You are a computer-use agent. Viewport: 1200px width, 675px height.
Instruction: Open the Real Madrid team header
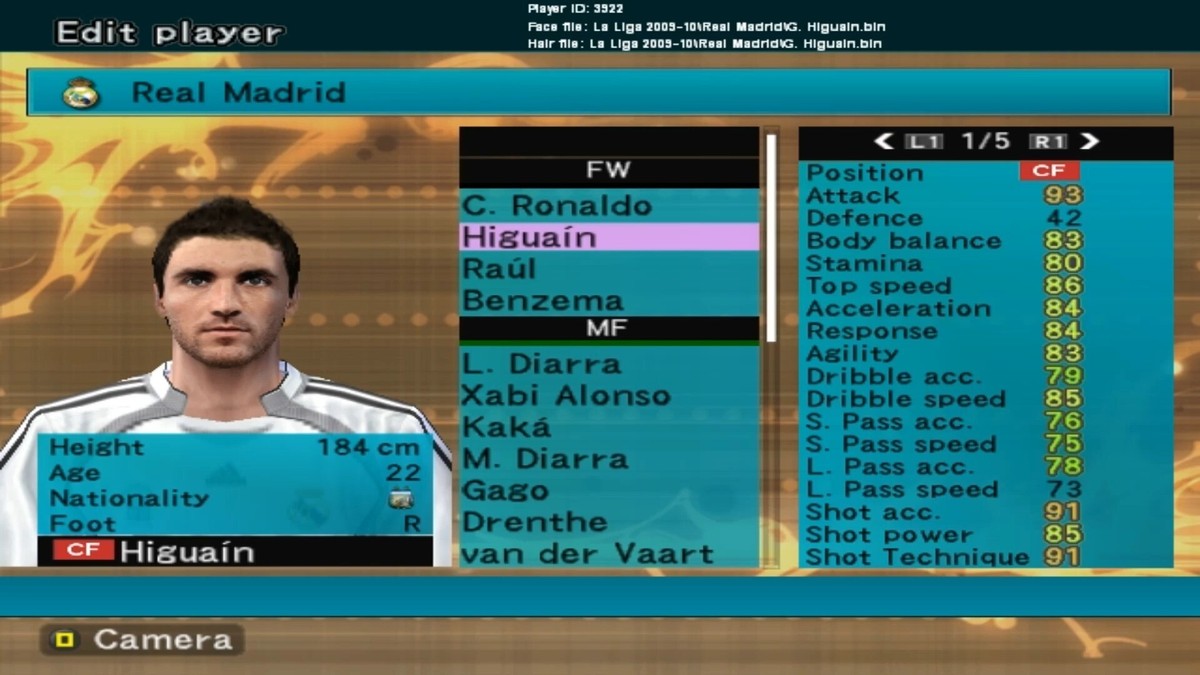click(x=598, y=93)
